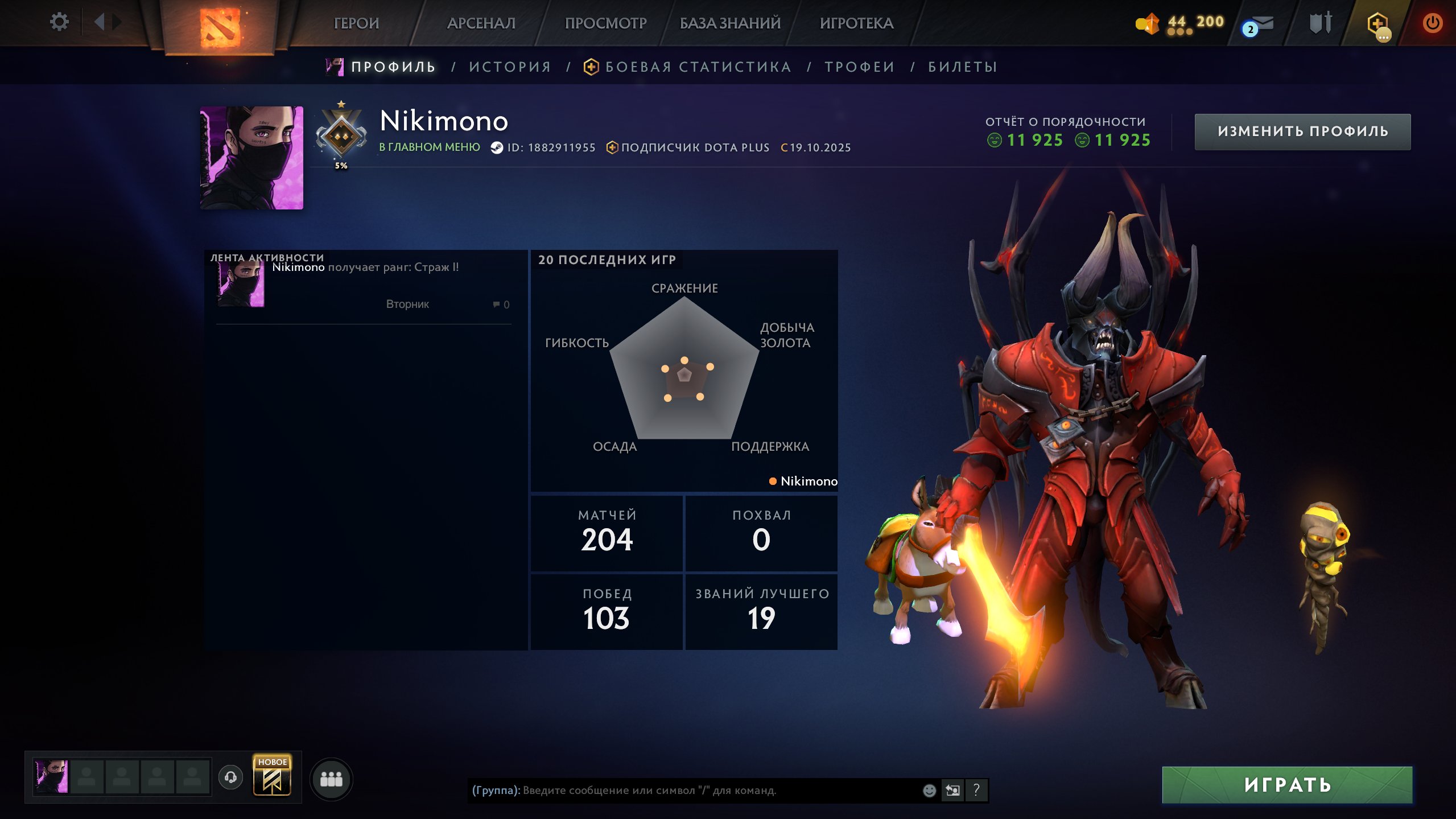Switch to the Игротека section
The image size is (1456, 819).
(x=856, y=23)
